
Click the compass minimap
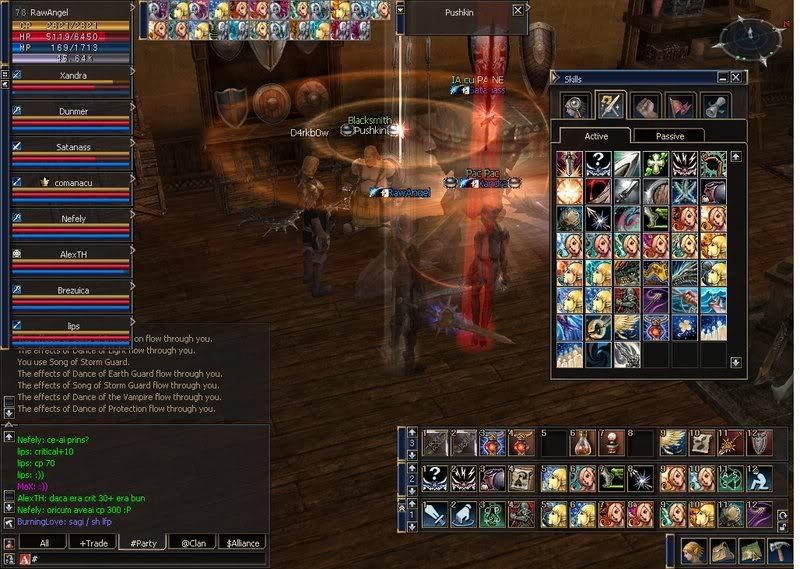point(747,39)
